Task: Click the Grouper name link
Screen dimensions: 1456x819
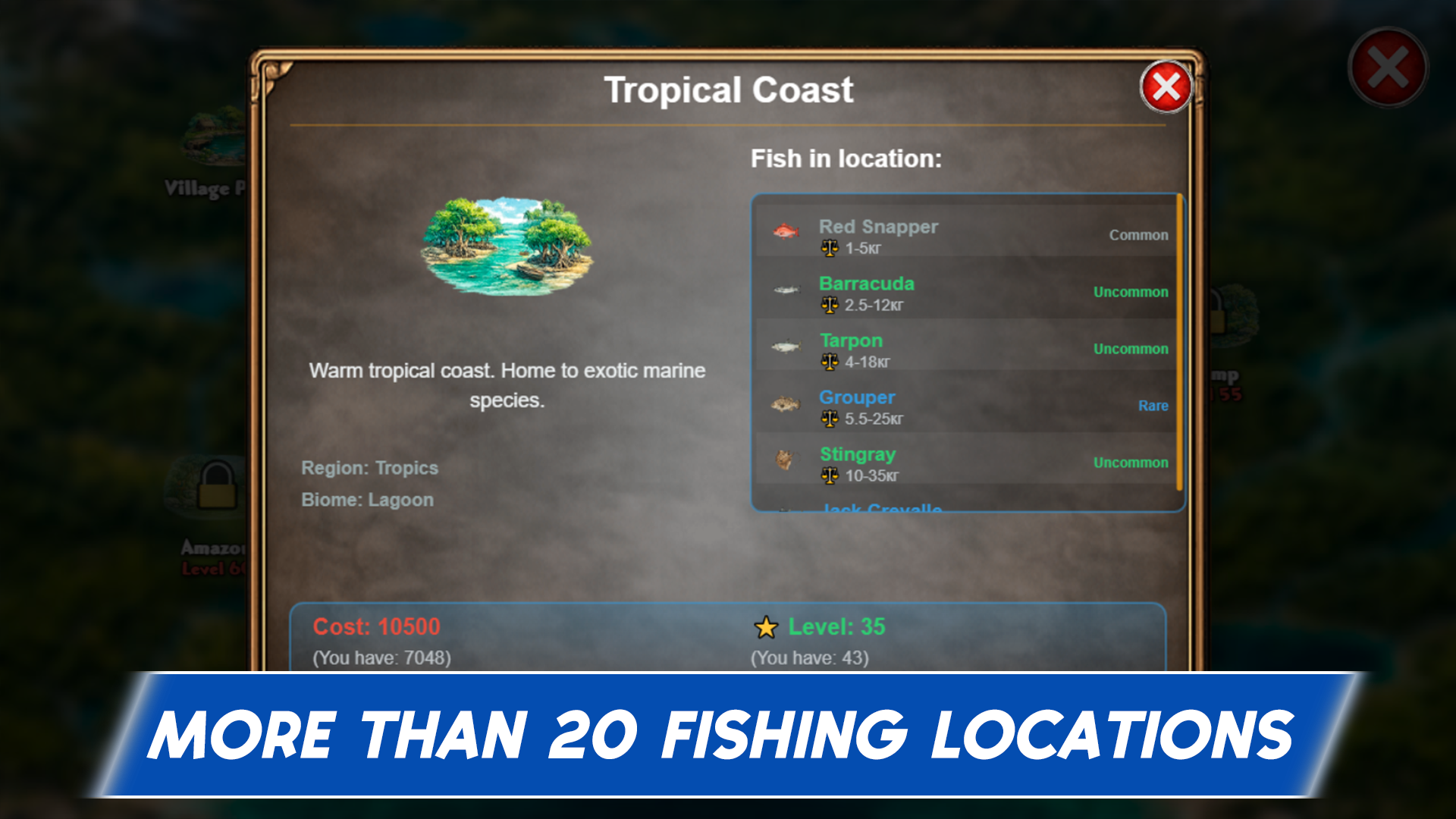Action: point(856,397)
